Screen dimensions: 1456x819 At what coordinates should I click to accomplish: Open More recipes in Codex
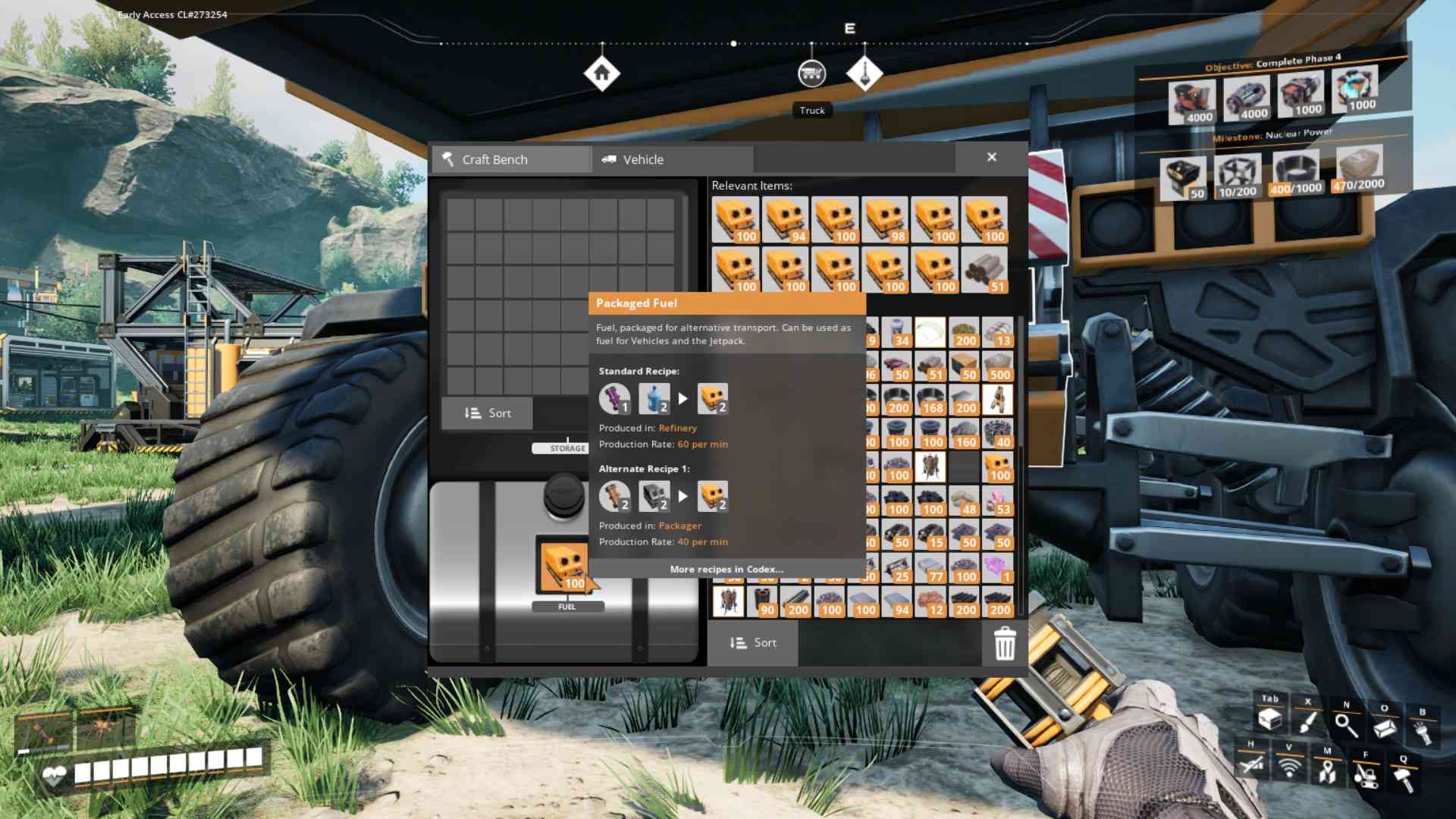point(726,569)
